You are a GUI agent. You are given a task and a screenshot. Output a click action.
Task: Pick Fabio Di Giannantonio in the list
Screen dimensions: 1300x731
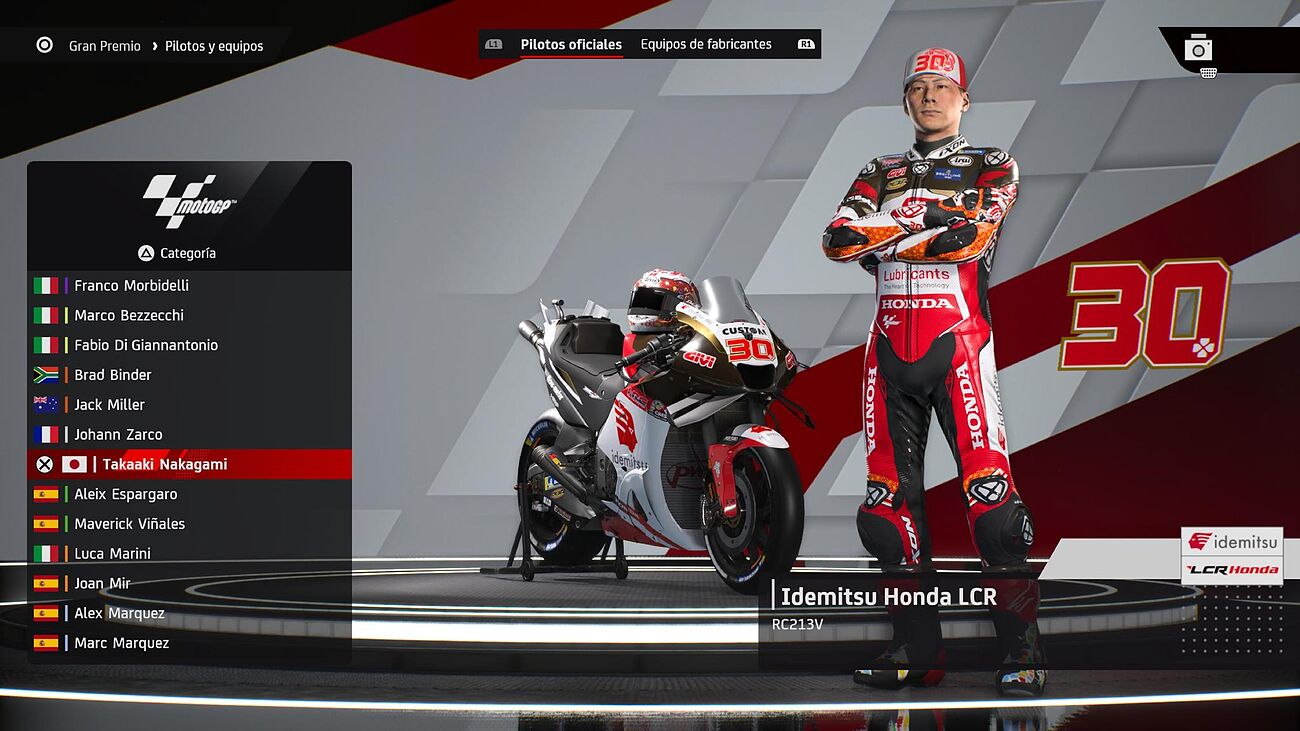click(146, 345)
